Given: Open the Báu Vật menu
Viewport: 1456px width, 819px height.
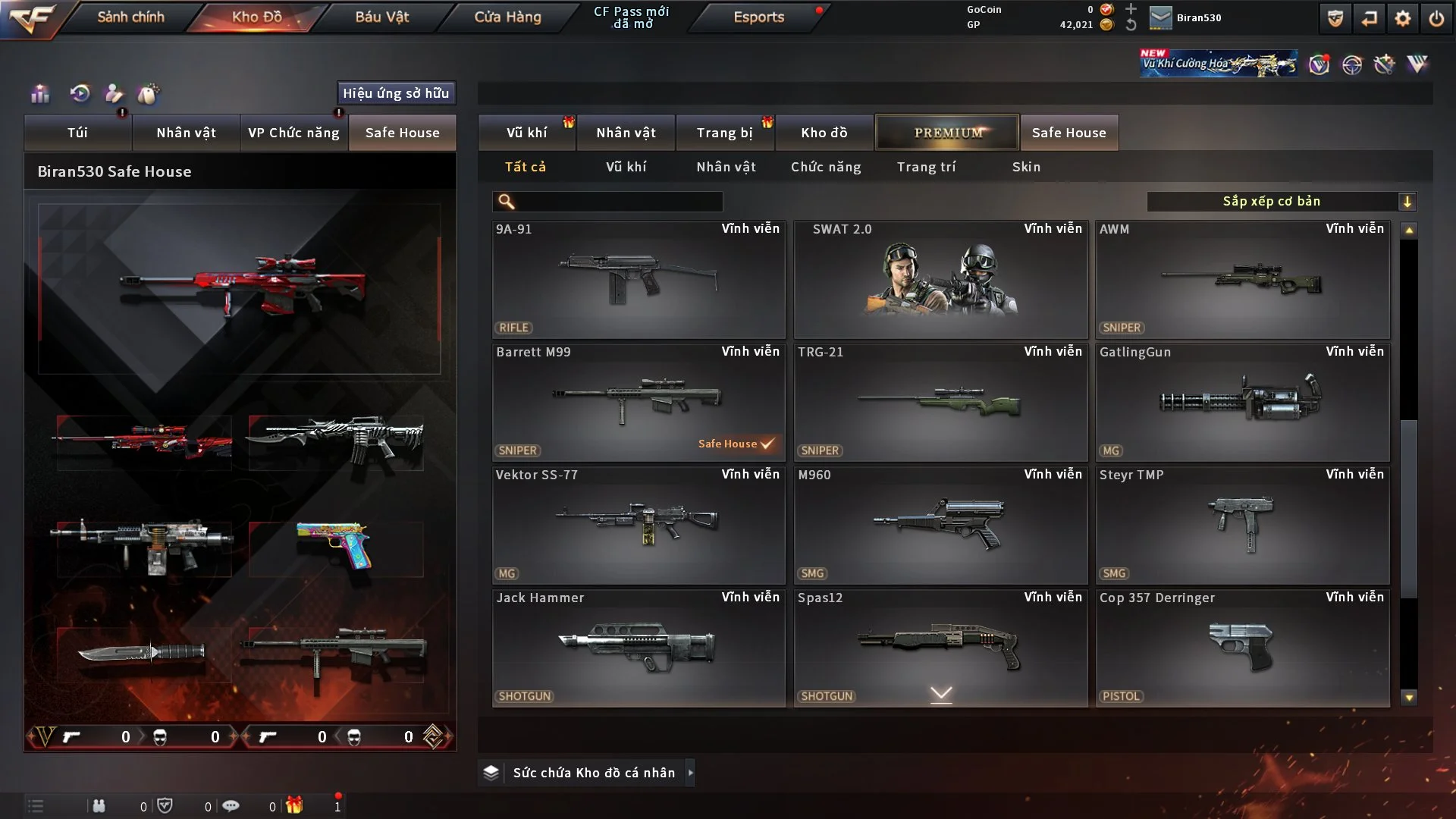Looking at the screenshot, I should (x=381, y=17).
